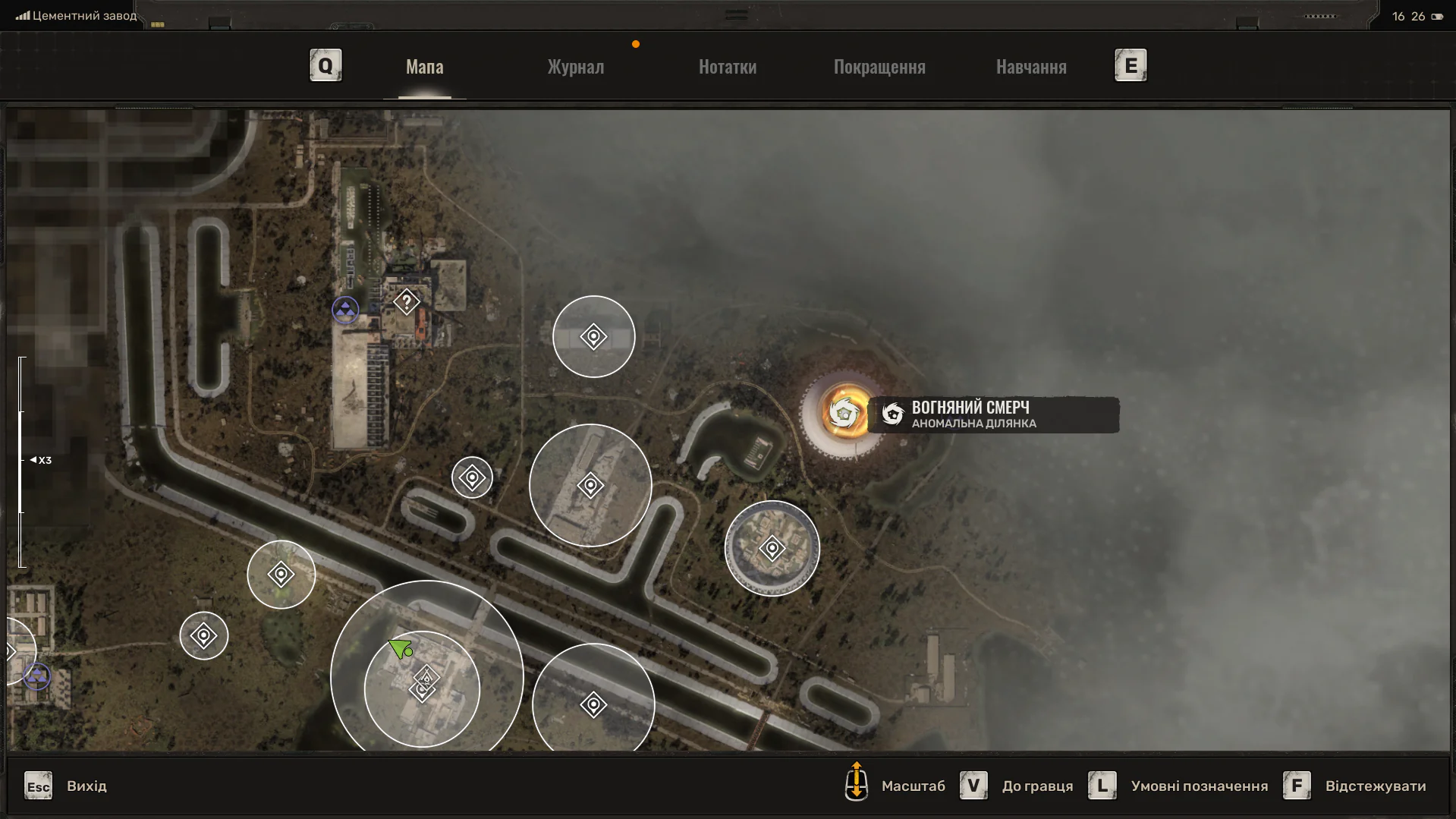Click the purple stash marker near warehouse
This screenshot has width=1456, height=819.
pyautogui.click(x=345, y=310)
